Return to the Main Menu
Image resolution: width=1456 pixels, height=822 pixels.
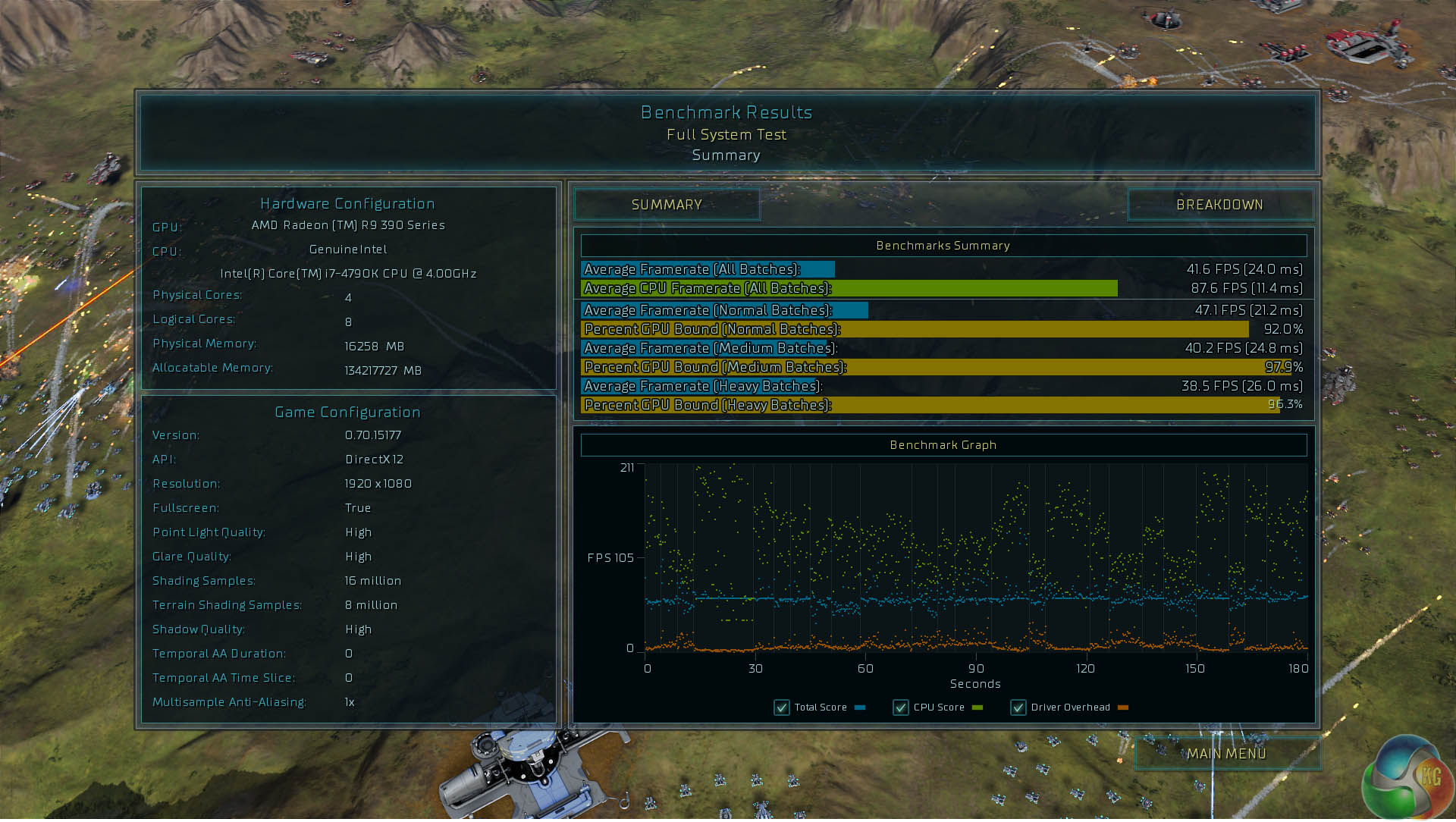(x=1226, y=754)
